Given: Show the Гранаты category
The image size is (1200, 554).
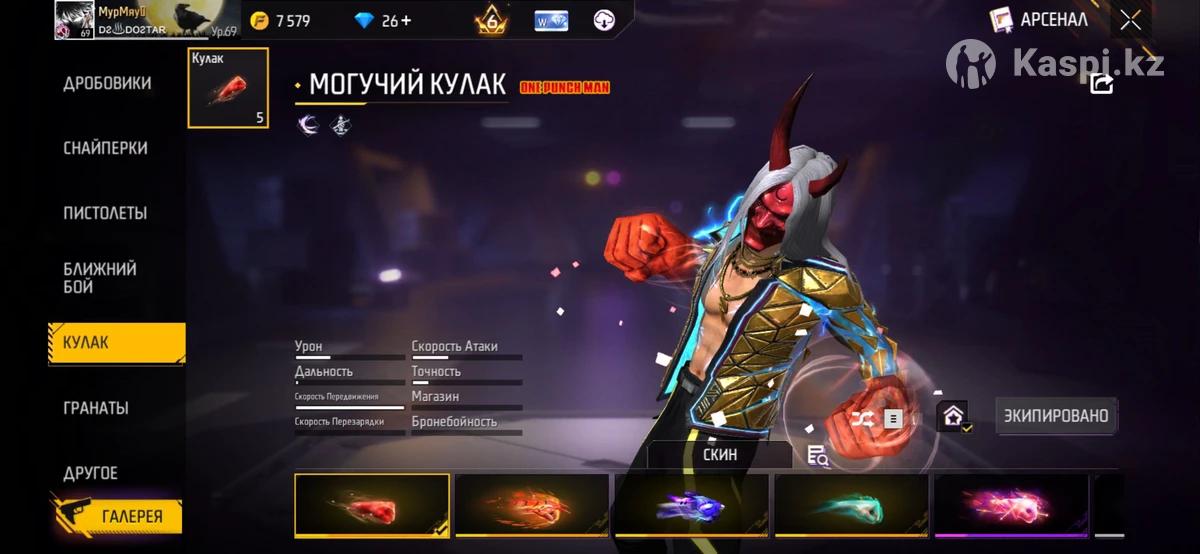Looking at the screenshot, I should [x=96, y=408].
